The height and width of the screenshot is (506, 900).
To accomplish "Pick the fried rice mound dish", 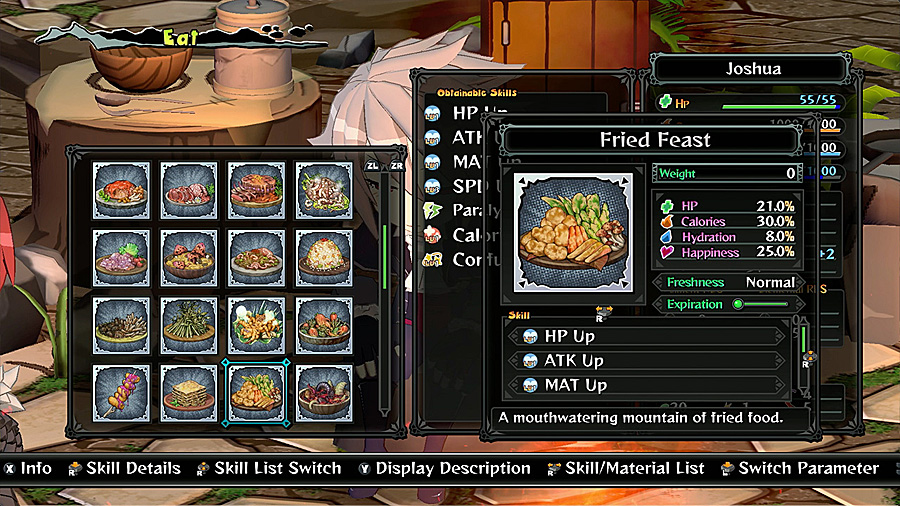I will (324, 257).
